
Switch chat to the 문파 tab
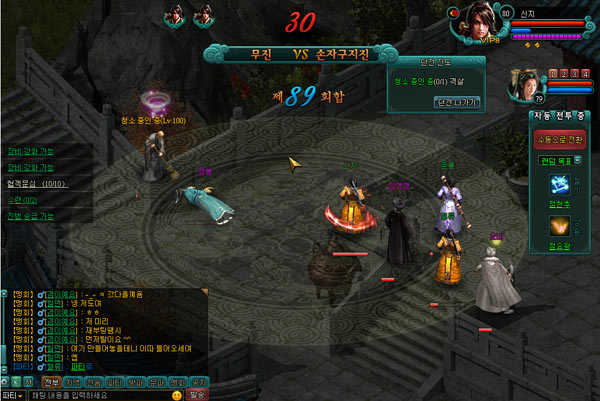(159, 381)
